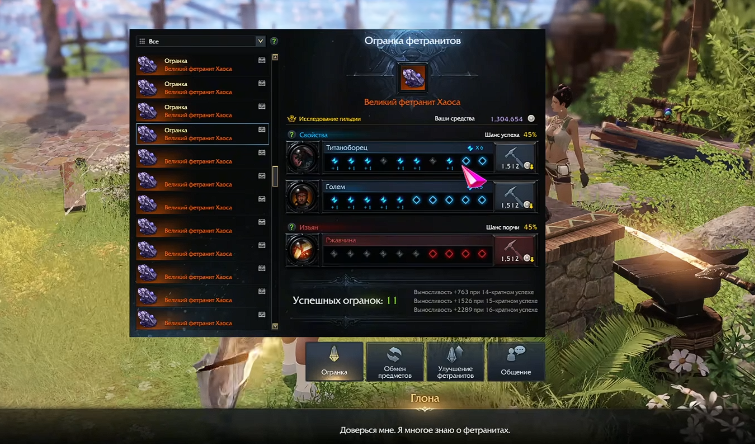Select the highlighted Великий фетранит Хаоса list row
The width and height of the screenshot is (755, 444).
coord(202,134)
